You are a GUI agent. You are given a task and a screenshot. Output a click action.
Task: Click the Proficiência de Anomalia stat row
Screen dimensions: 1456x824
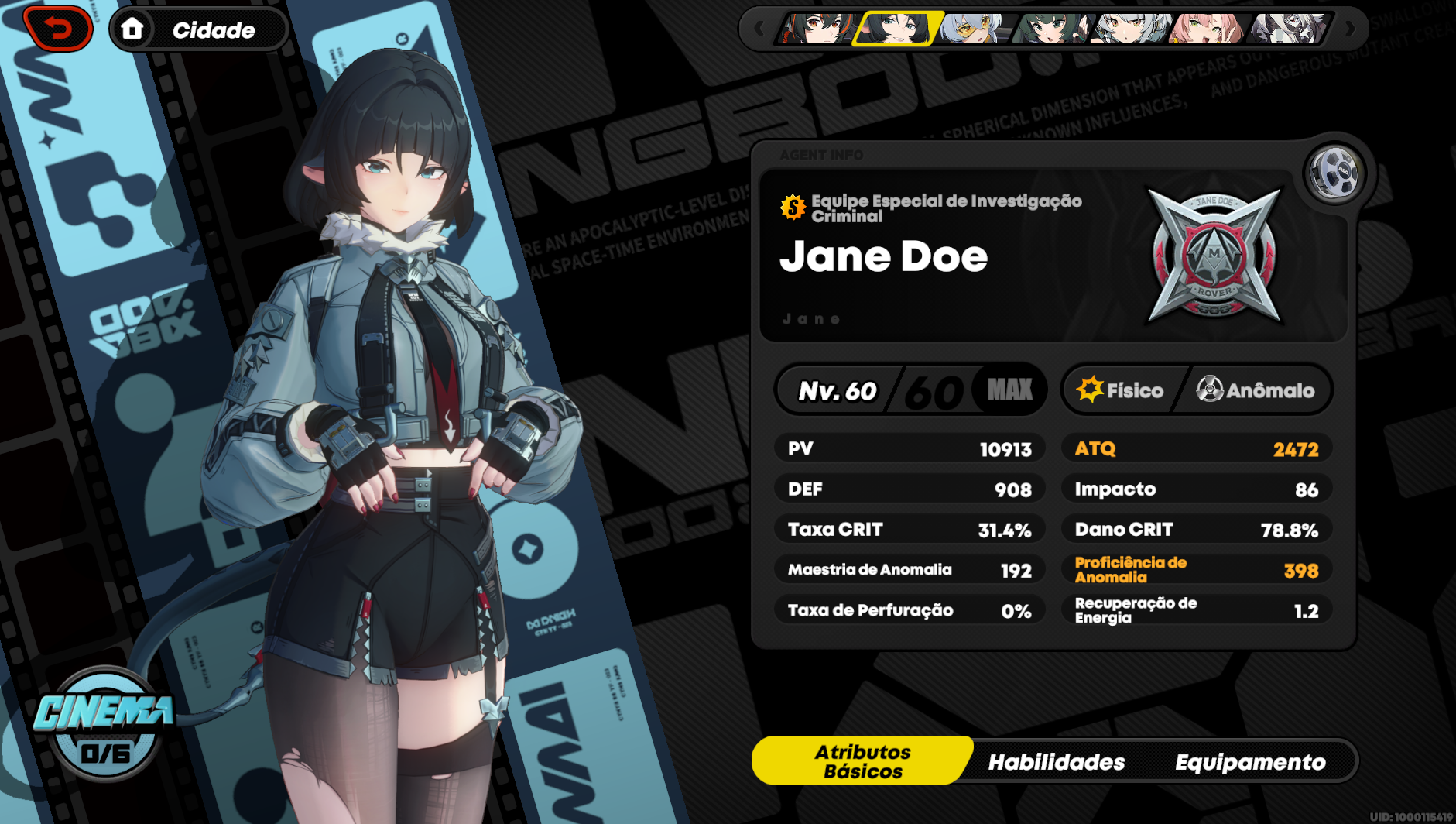[x=1197, y=569]
